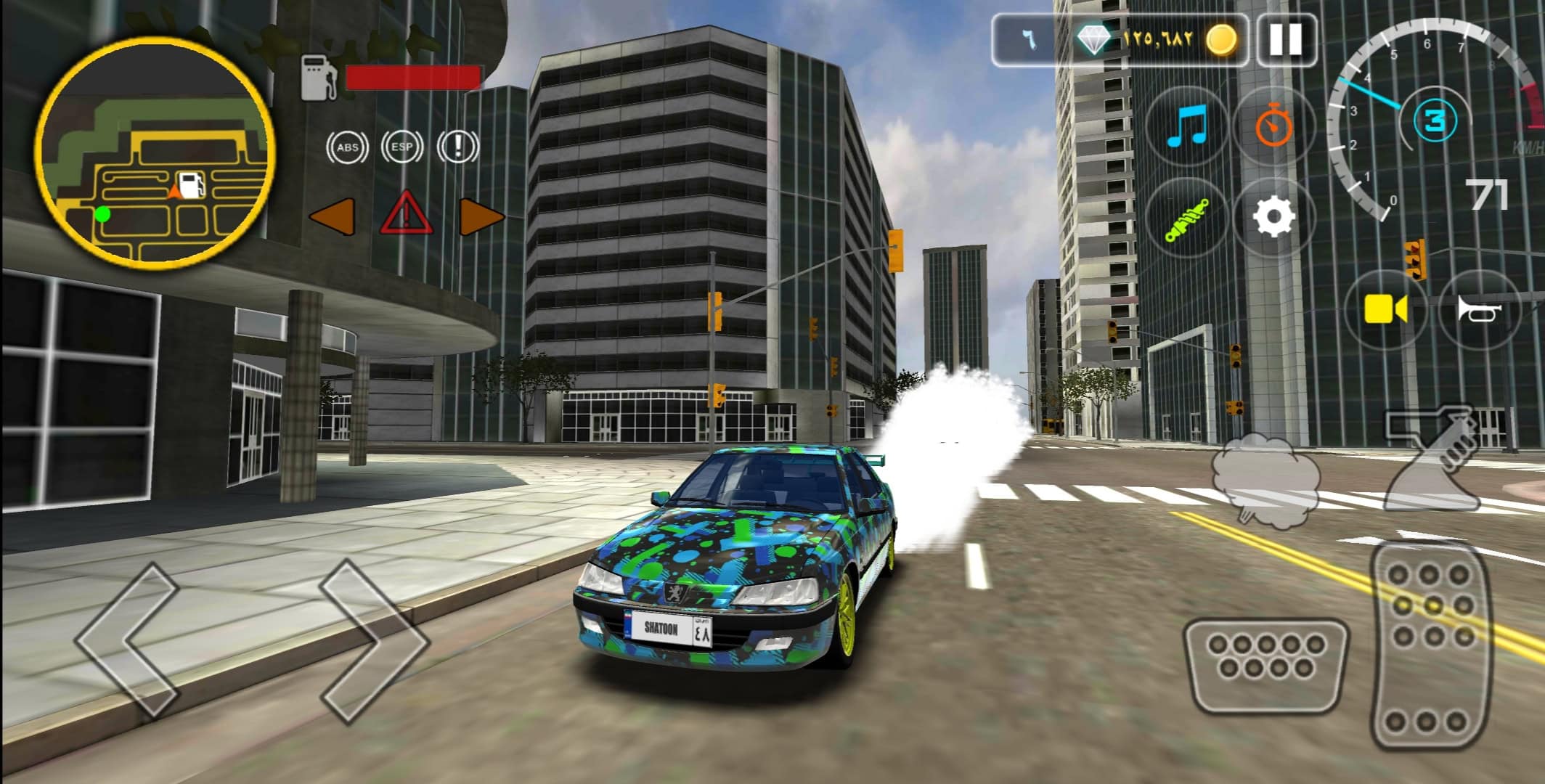
Task: Activate the left turn signal arrow
Action: click(333, 216)
